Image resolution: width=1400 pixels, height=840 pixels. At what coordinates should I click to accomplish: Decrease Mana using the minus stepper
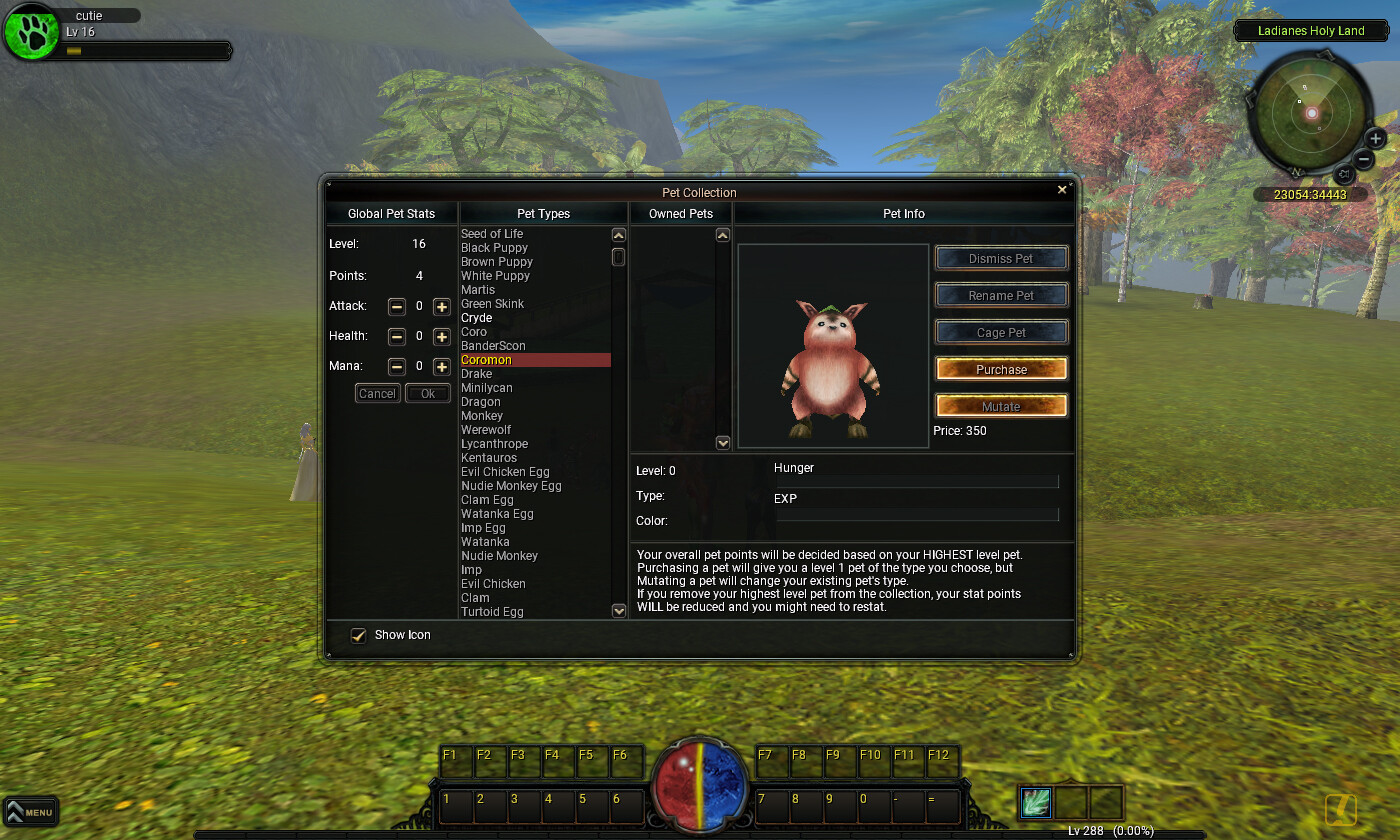(396, 366)
